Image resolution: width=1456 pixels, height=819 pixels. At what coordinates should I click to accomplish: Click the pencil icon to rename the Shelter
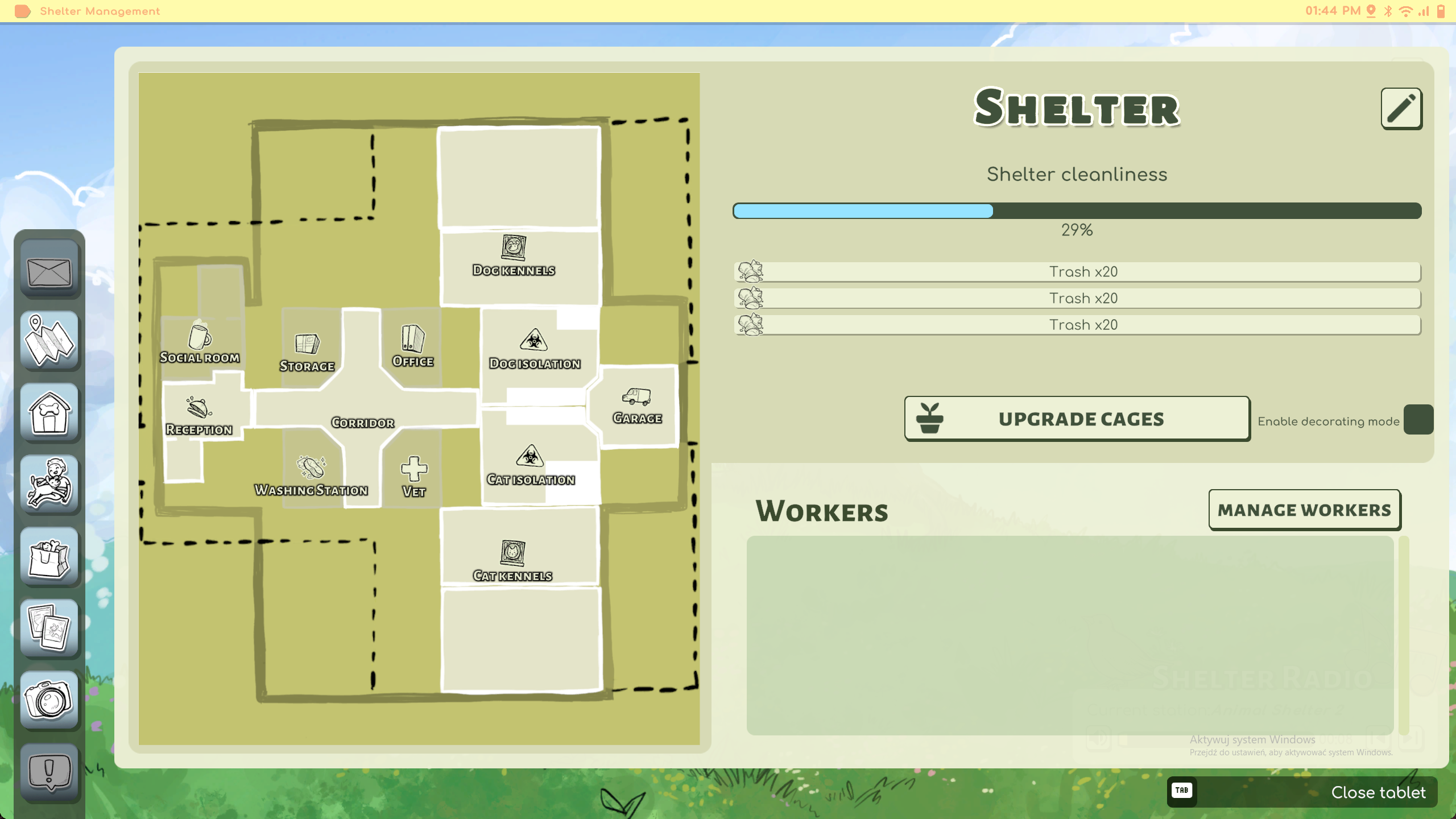pos(1401,108)
